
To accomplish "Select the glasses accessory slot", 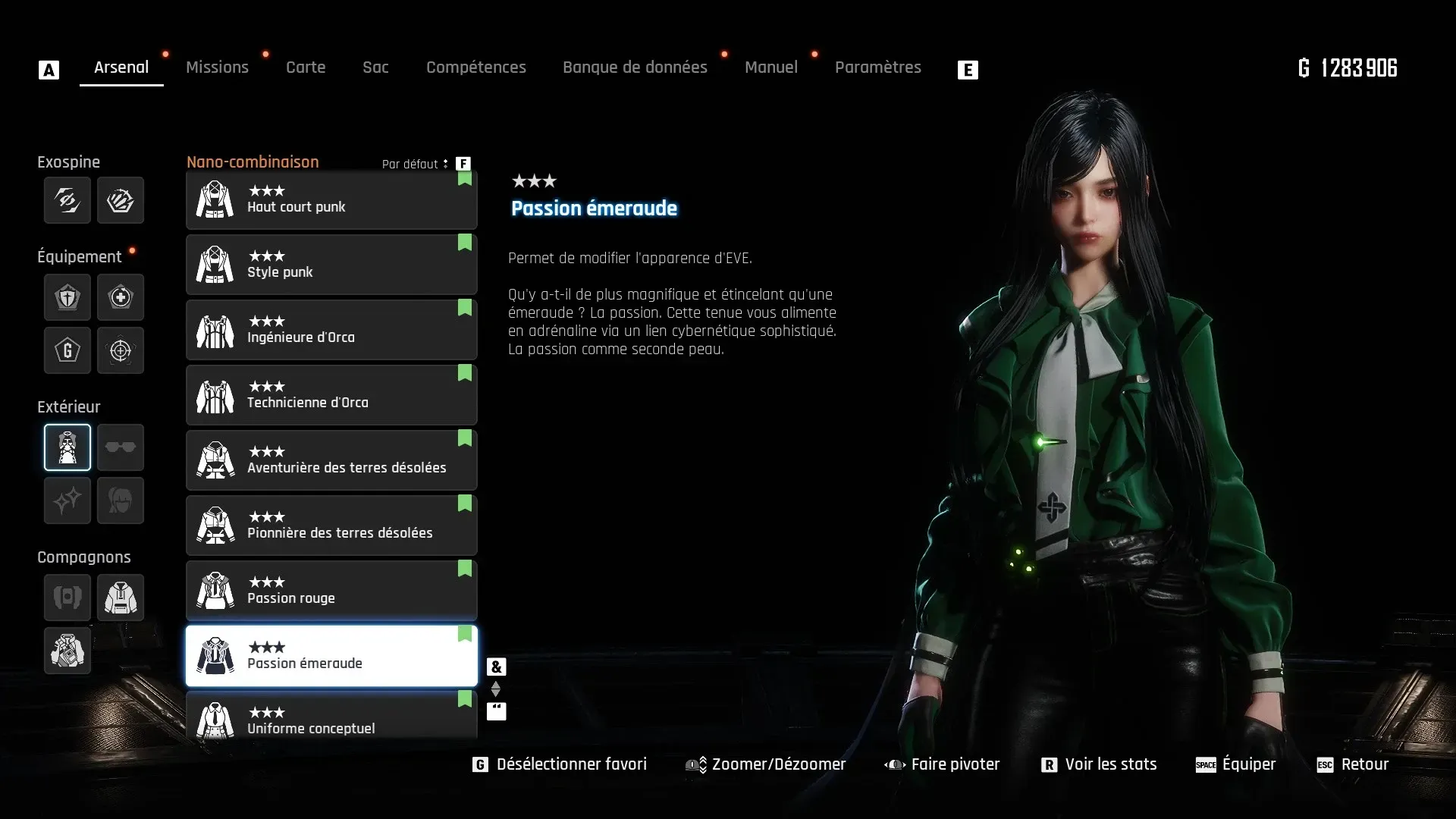I will point(121,447).
